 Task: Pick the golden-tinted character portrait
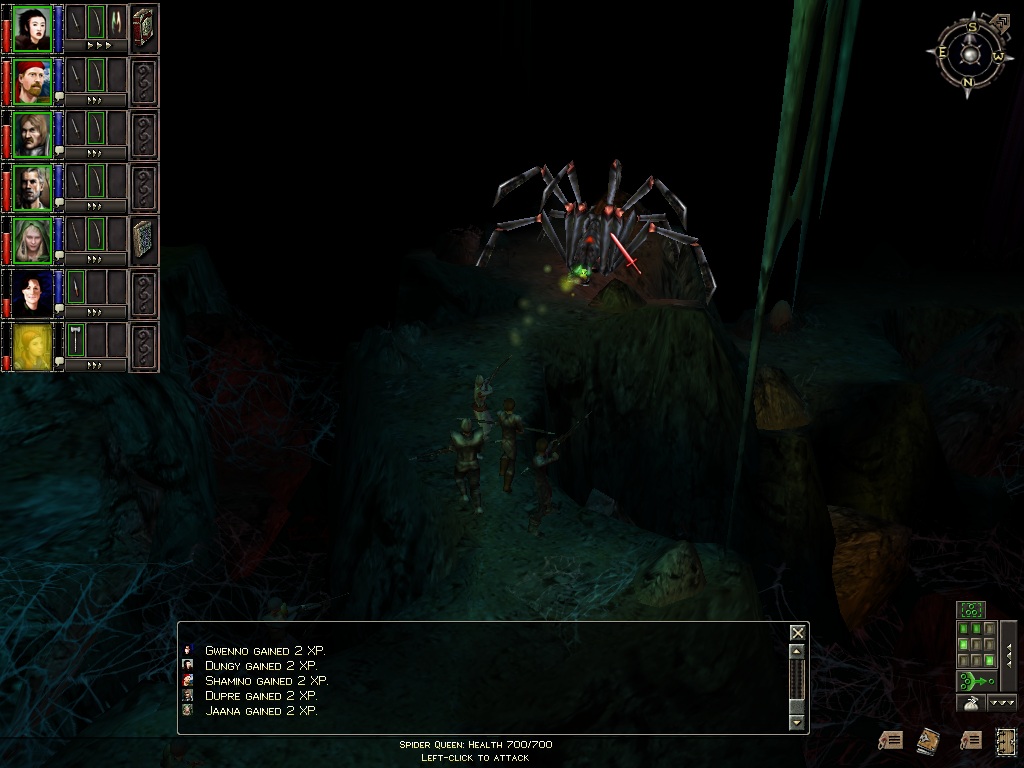coord(32,346)
